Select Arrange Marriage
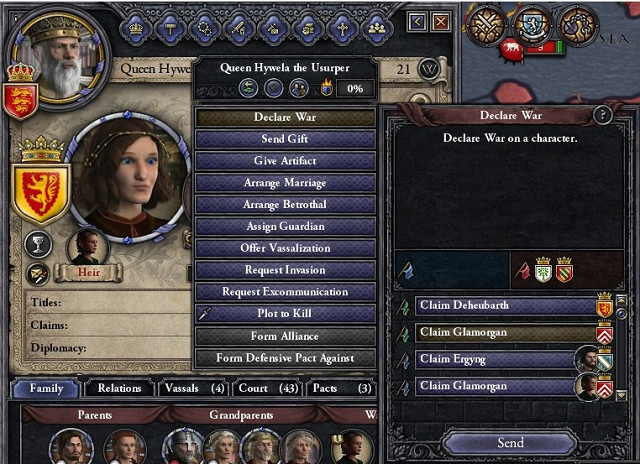The height and width of the screenshot is (464, 640). (x=285, y=183)
